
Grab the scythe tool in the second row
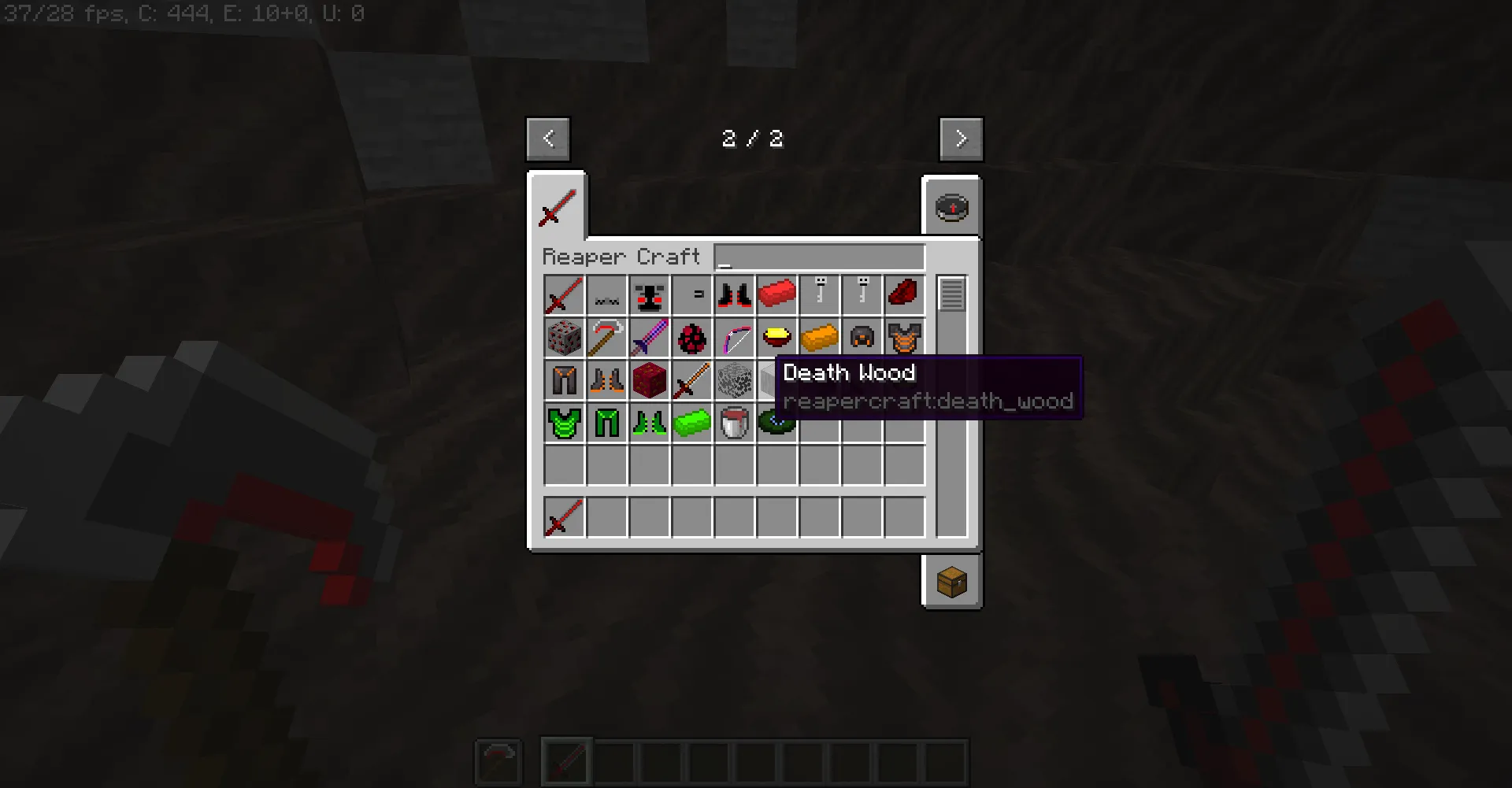click(x=606, y=338)
